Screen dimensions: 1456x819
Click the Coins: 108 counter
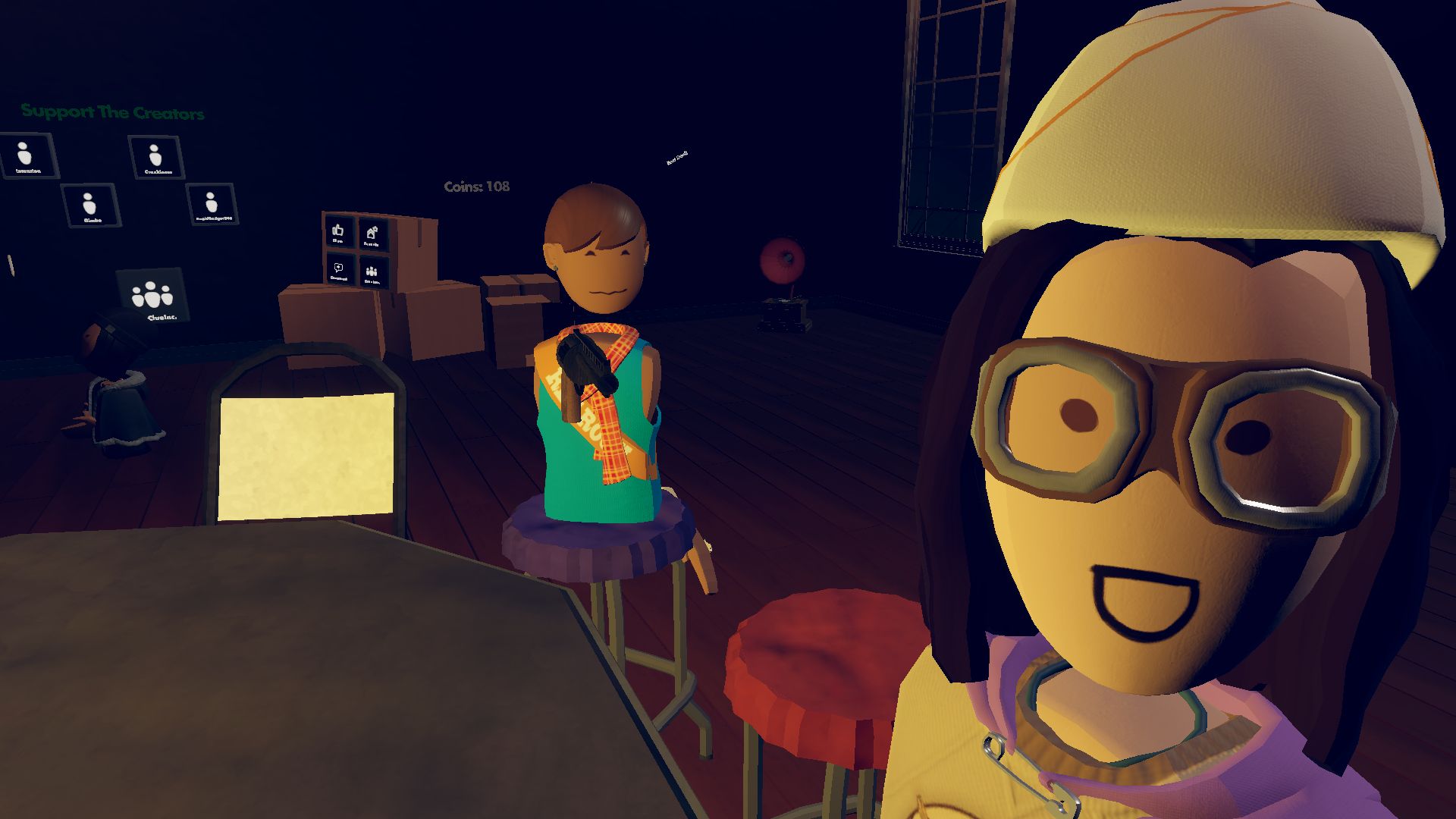click(475, 187)
